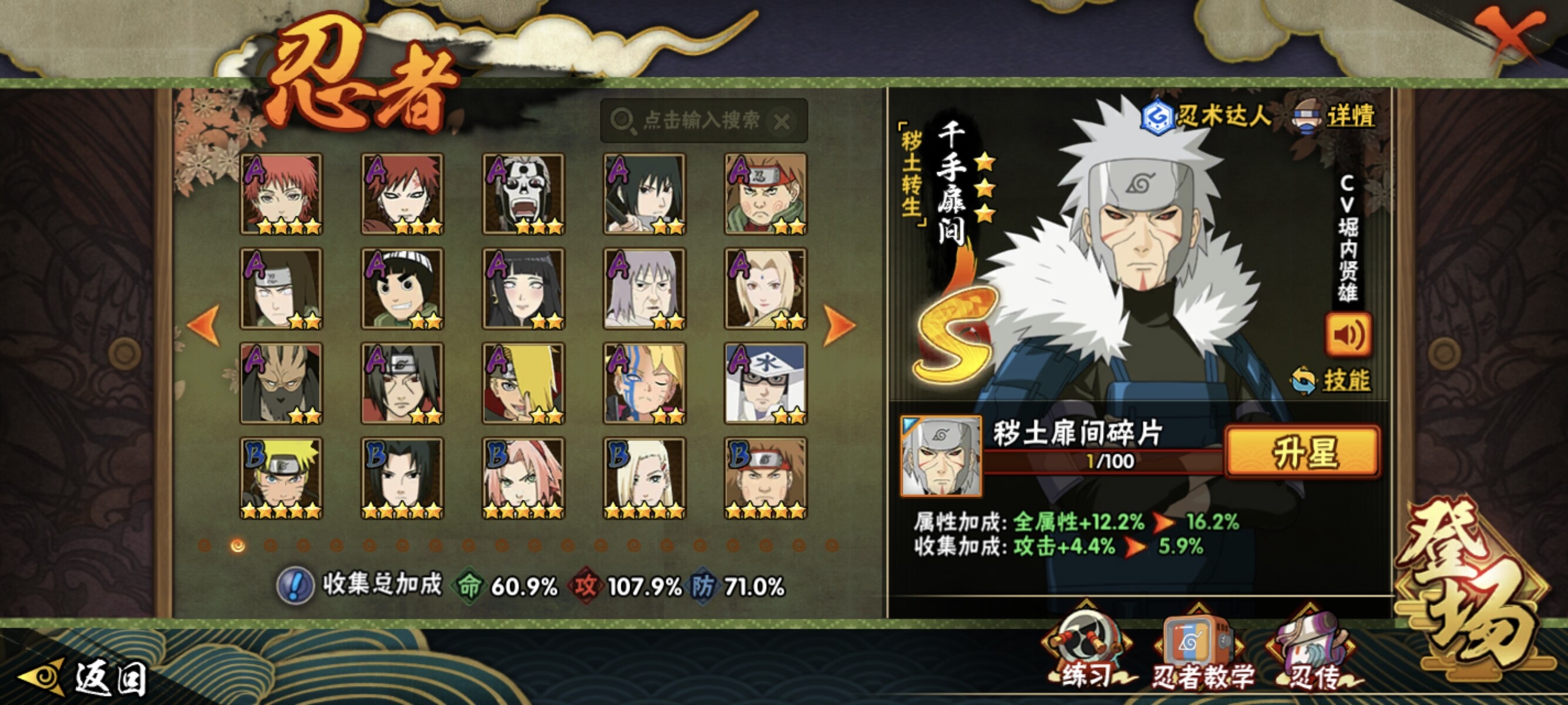Select B-rank Naruto portrait
This screenshot has height=705, width=1568.
point(281,478)
